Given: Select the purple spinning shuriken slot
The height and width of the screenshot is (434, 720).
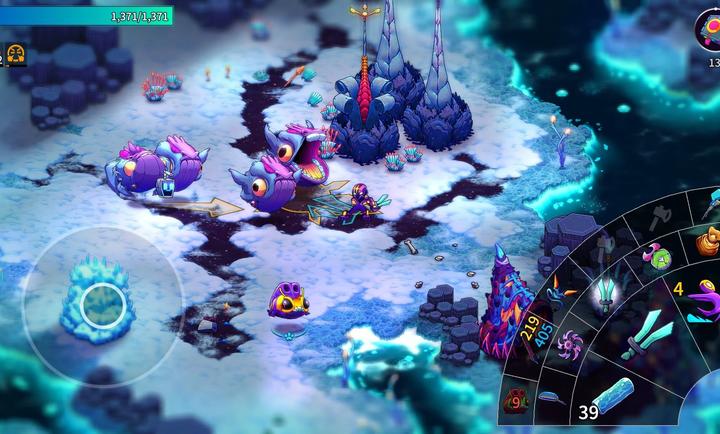Looking at the screenshot, I should pos(572,345).
